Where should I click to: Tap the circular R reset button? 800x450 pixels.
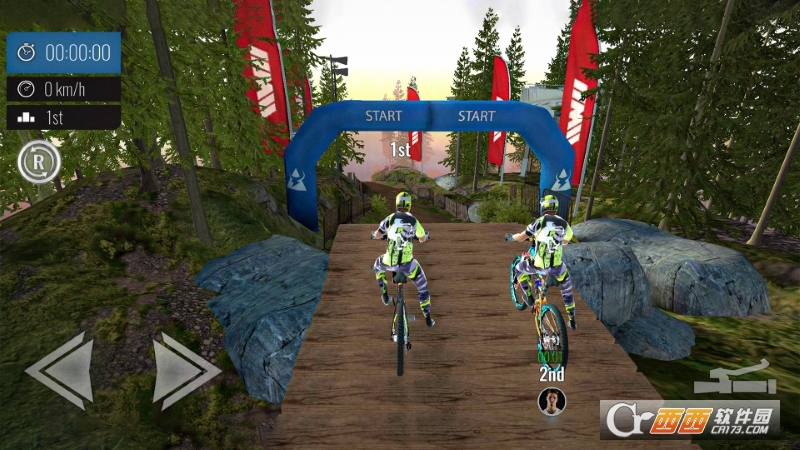pos(38,161)
